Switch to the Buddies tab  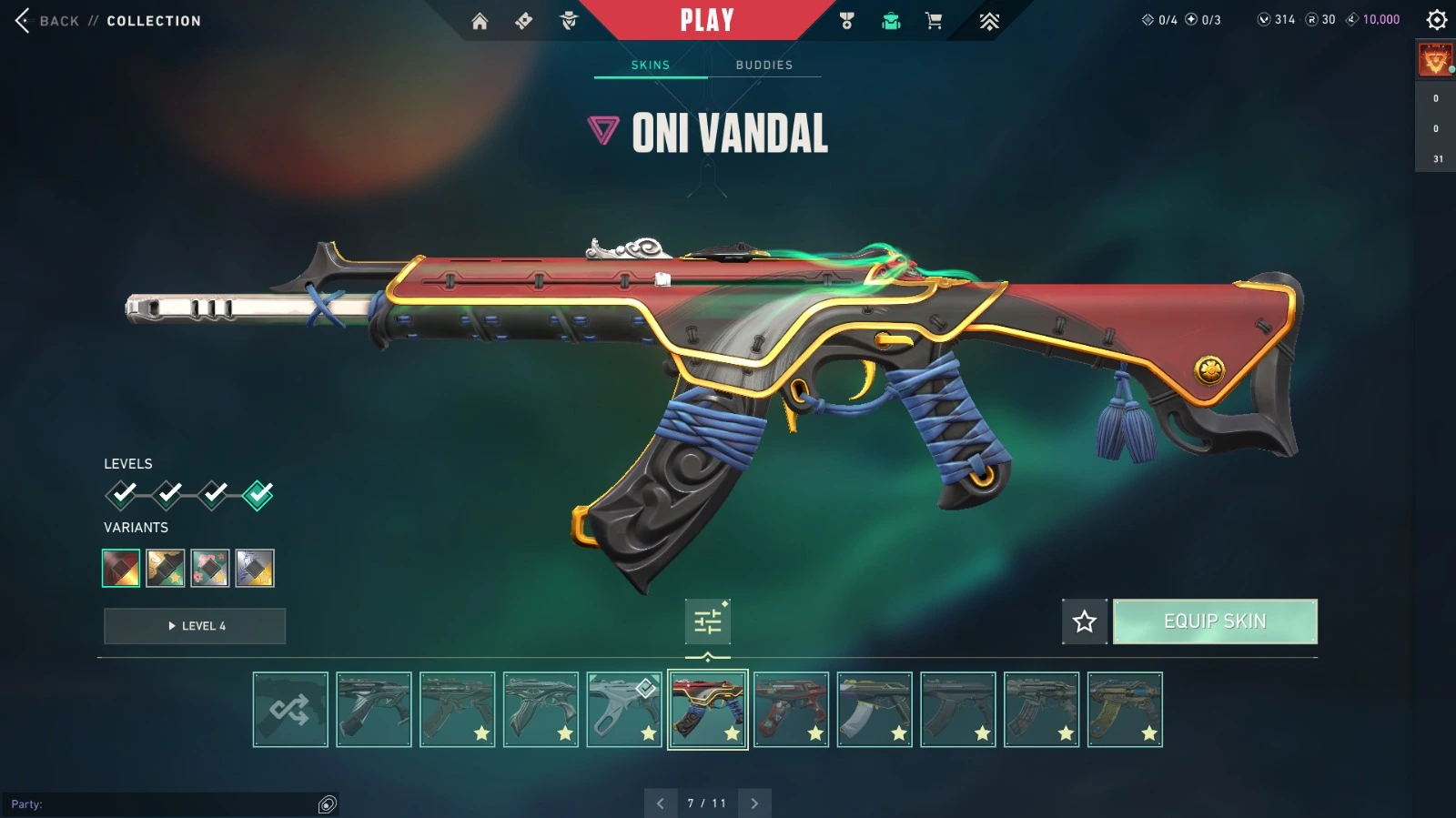763,65
